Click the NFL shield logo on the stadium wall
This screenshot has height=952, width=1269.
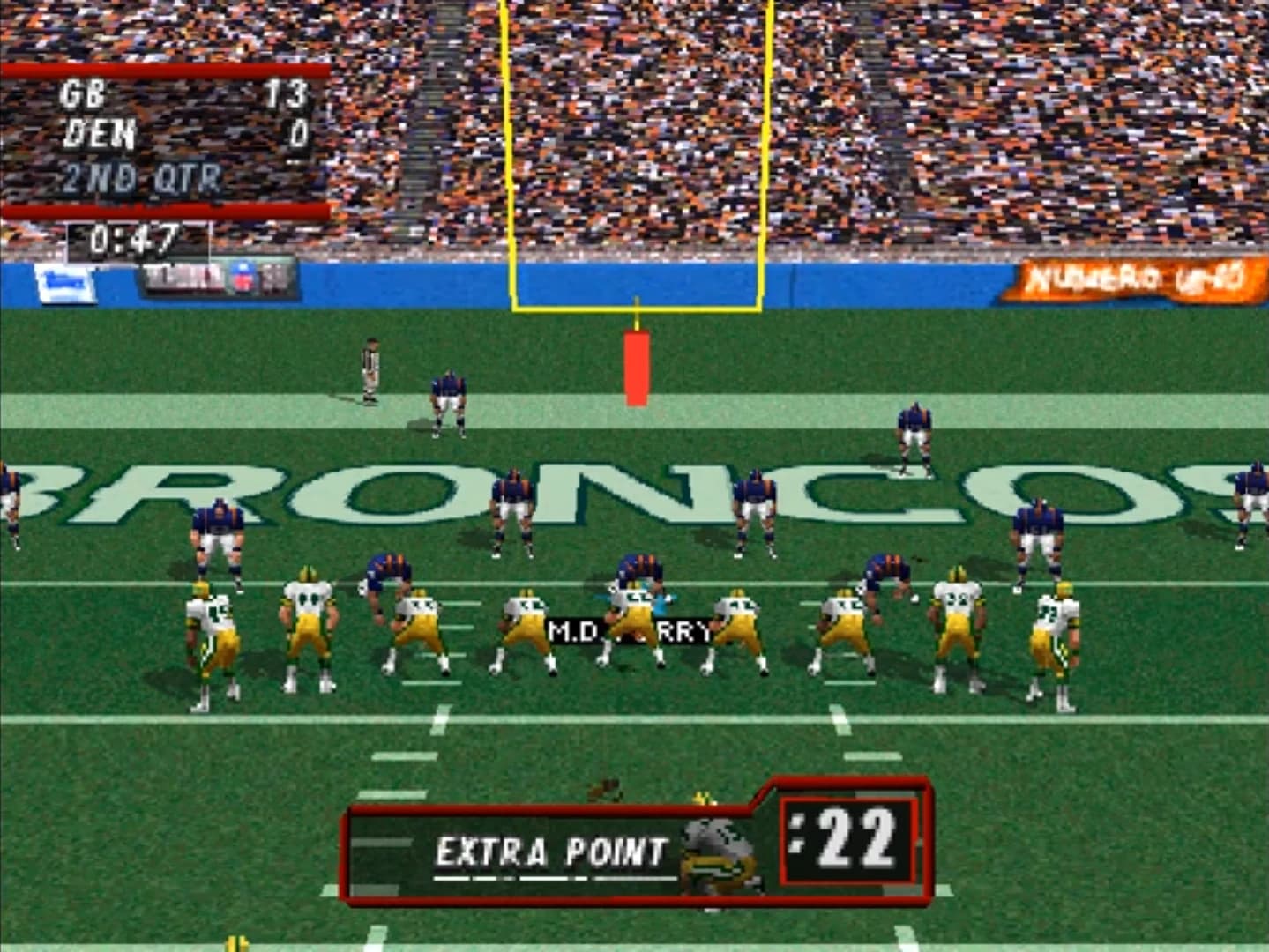click(243, 278)
